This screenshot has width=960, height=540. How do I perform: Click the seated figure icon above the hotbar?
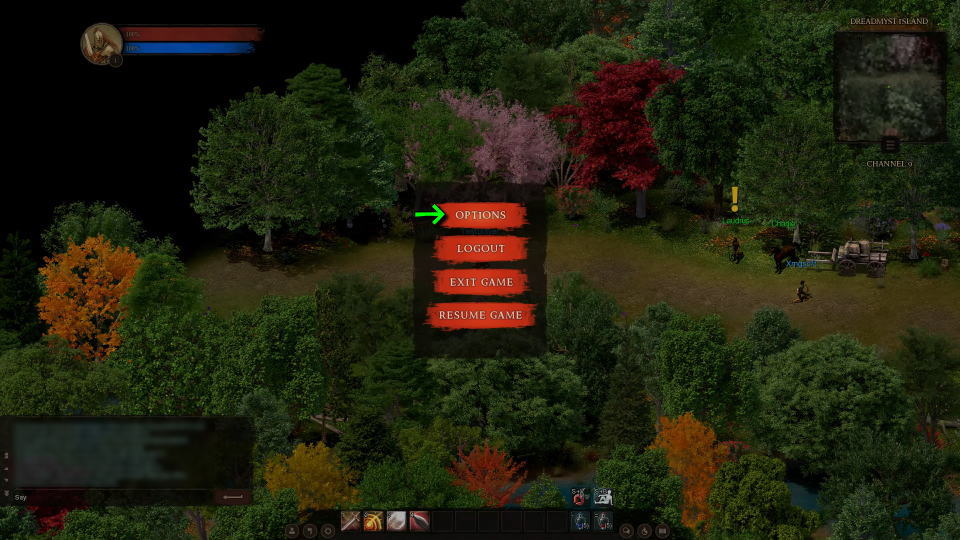(x=603, y=496)
